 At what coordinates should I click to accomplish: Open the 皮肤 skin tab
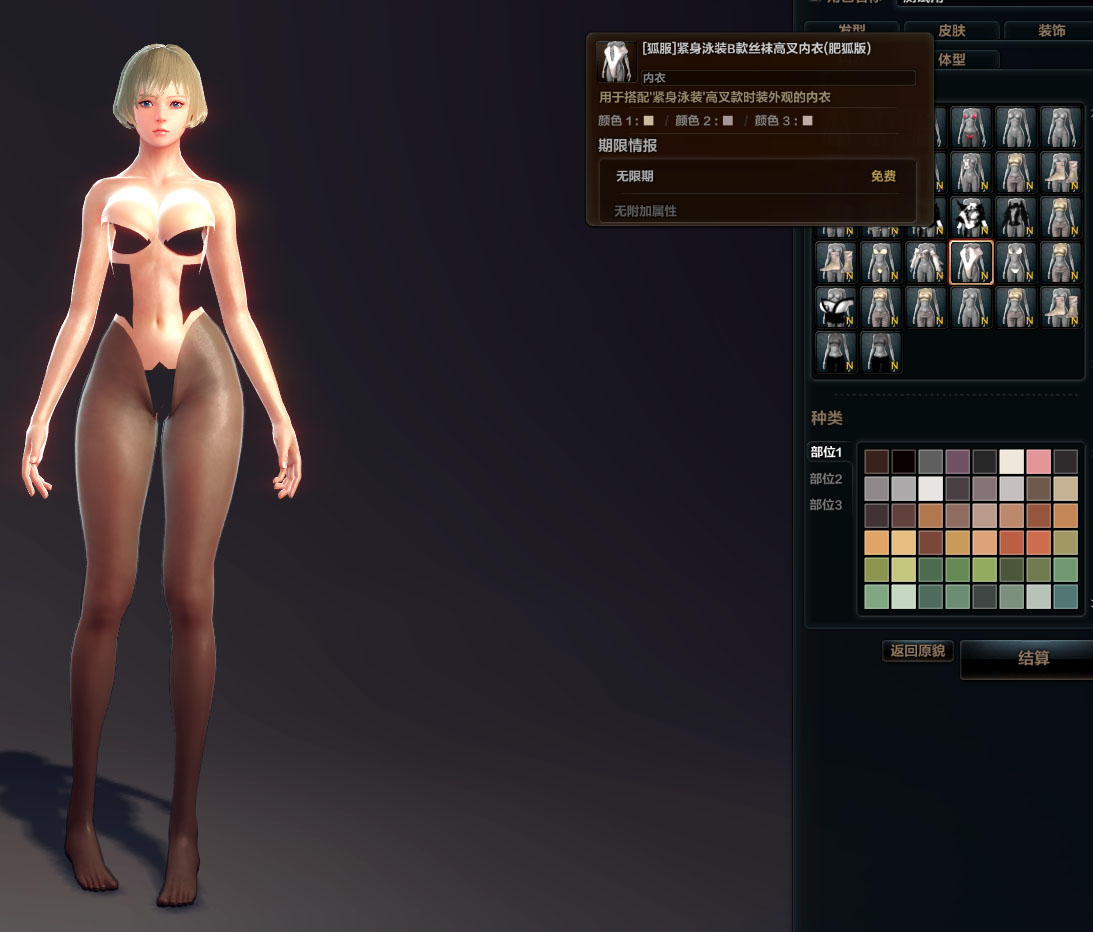tap(950, 31)
